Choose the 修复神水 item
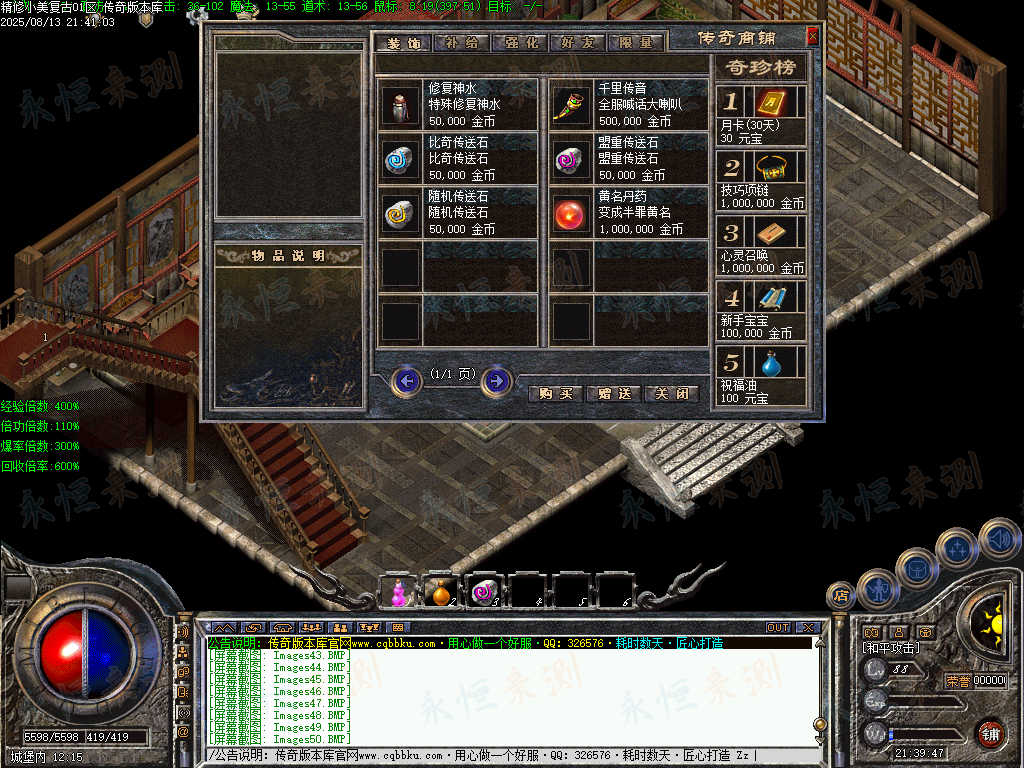Image resolution: width=1024 pixels, height=768 pixels. point(400,105)
